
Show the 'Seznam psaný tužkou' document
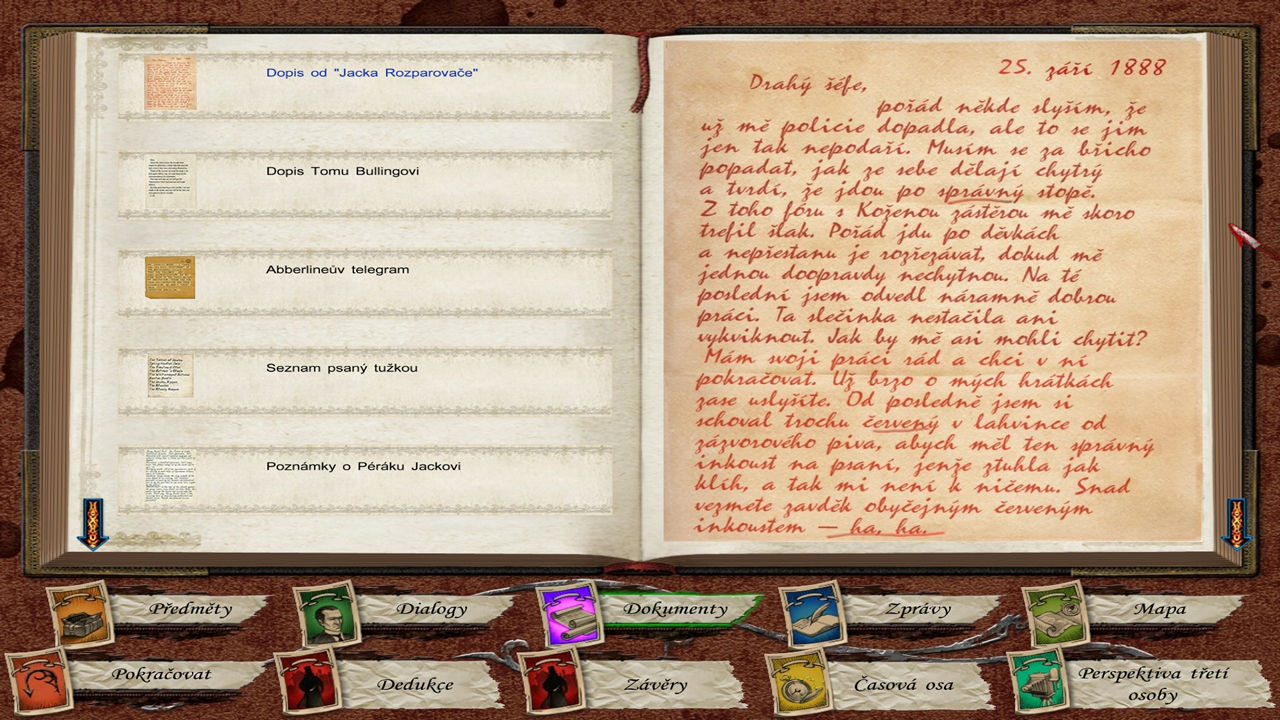pyautogui.click(x=341, y=368)
